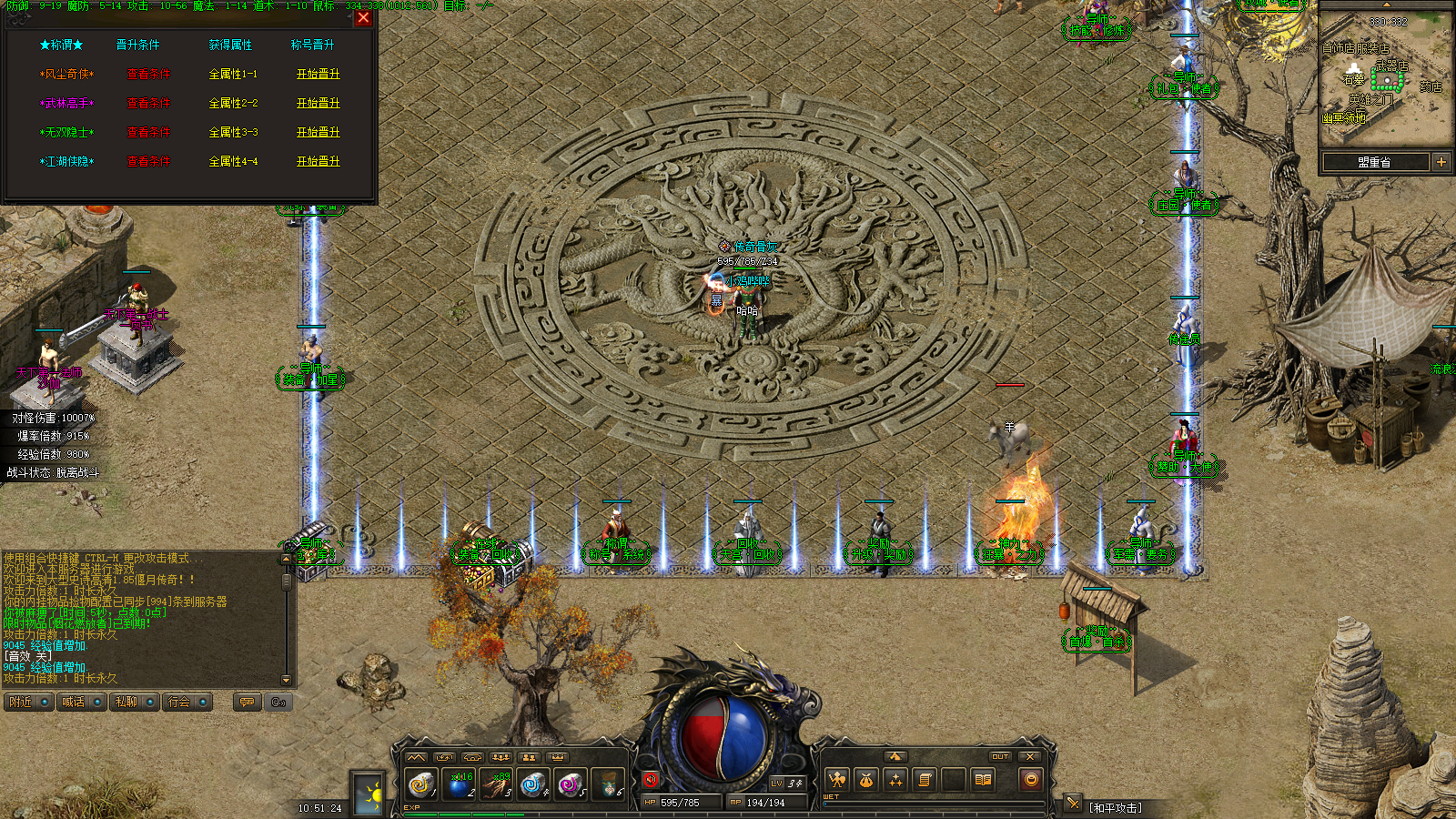Screen dimensions: 1456x819
Task: Expand minimap with the plus button
Action: coord(1441,162)
